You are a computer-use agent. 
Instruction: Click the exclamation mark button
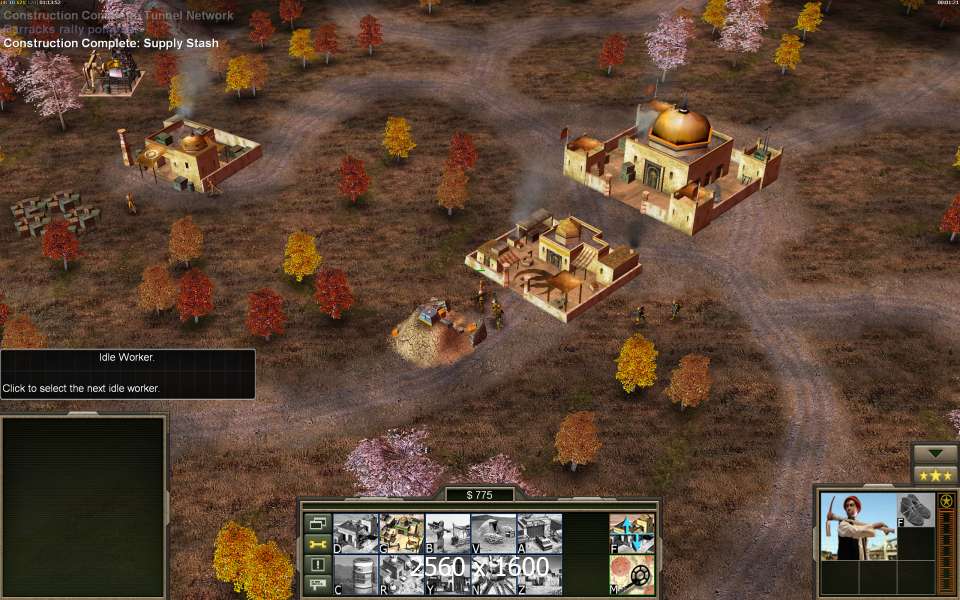[x=318, y=565]
